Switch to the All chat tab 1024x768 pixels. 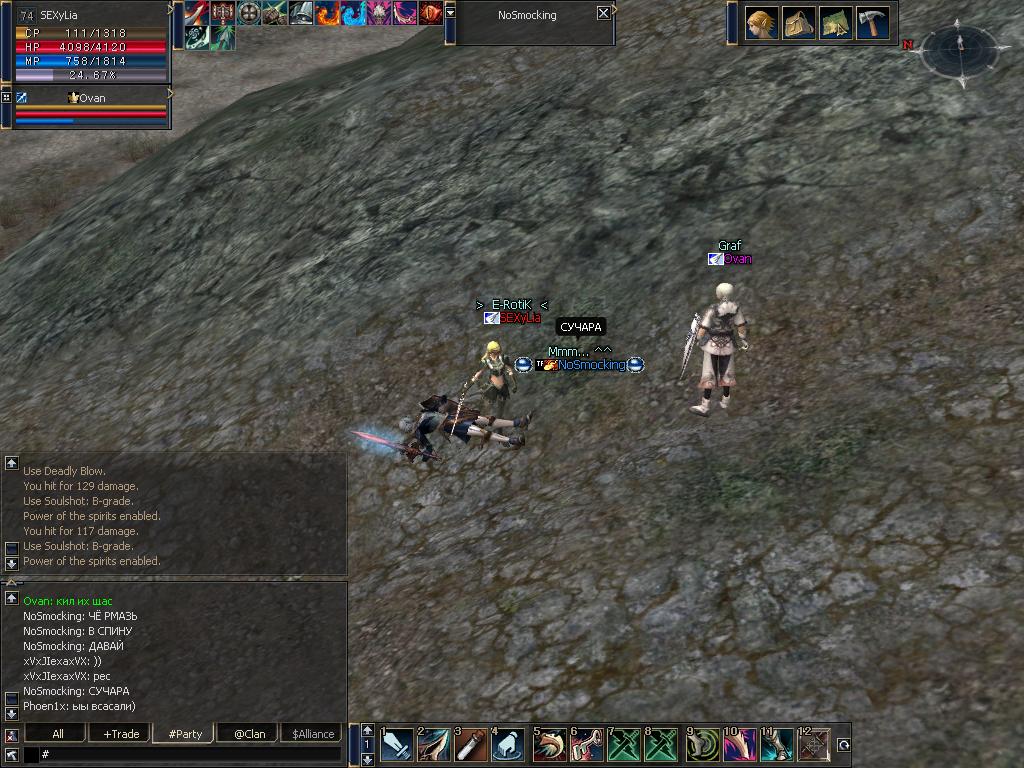[x=58, y=734]
